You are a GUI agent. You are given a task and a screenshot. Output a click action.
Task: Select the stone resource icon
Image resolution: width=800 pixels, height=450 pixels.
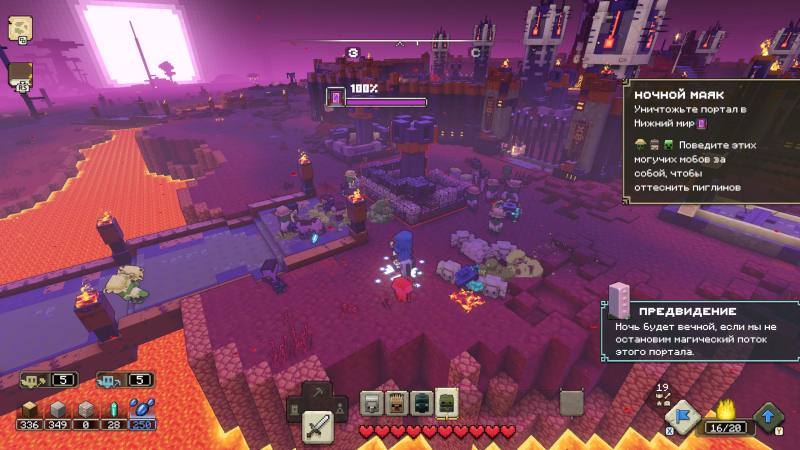pyautogui.click(x=60, y=409)
